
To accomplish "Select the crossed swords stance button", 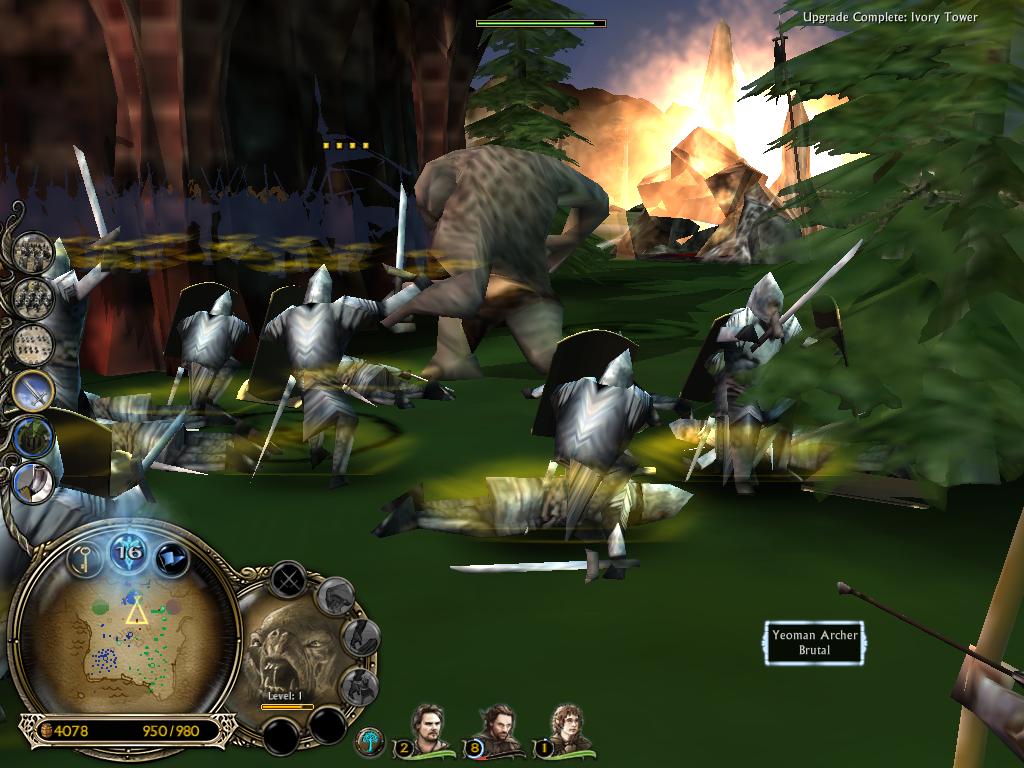I will click(288, 579).
